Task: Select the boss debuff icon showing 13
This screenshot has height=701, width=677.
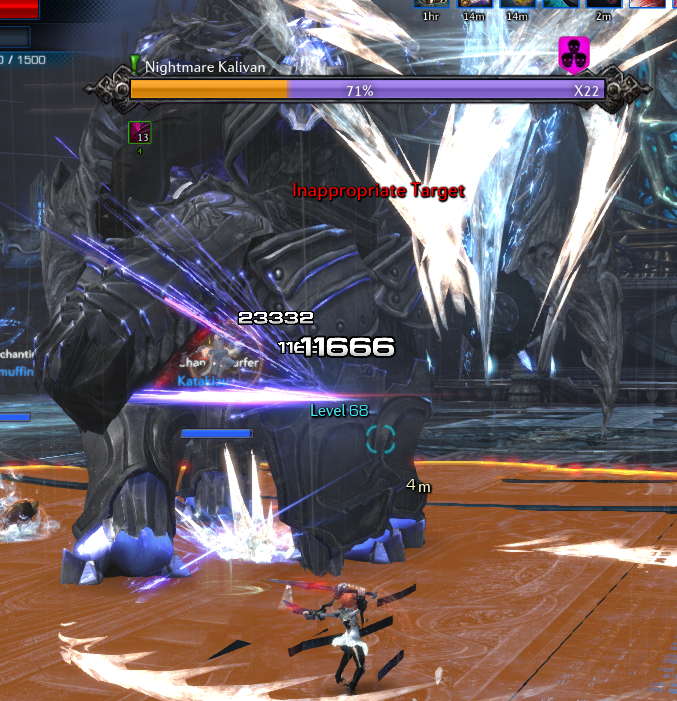Action: (140, 133)
